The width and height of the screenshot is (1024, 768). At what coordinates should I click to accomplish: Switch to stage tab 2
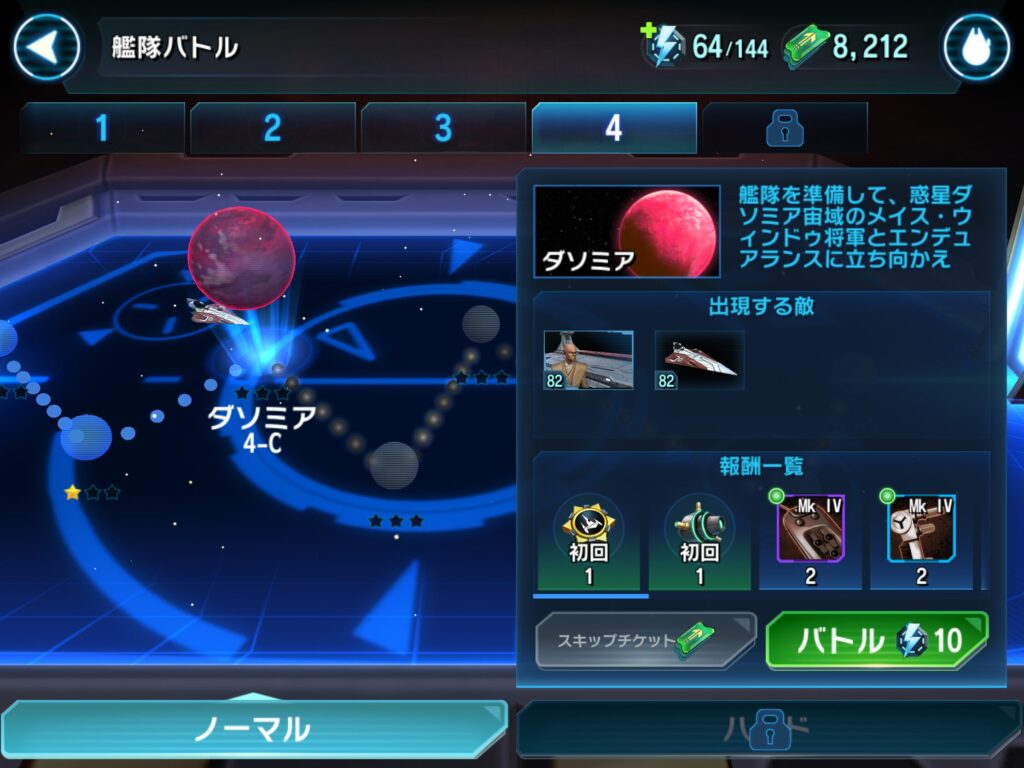272,128
